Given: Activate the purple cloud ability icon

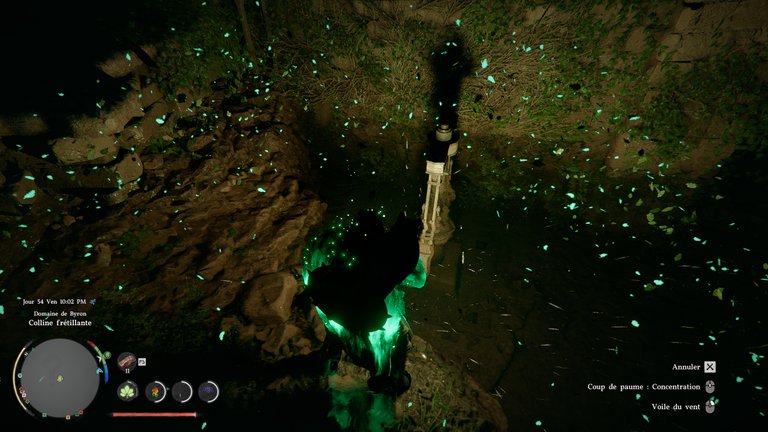Looking at the screenshot, I should coord(208,391).
